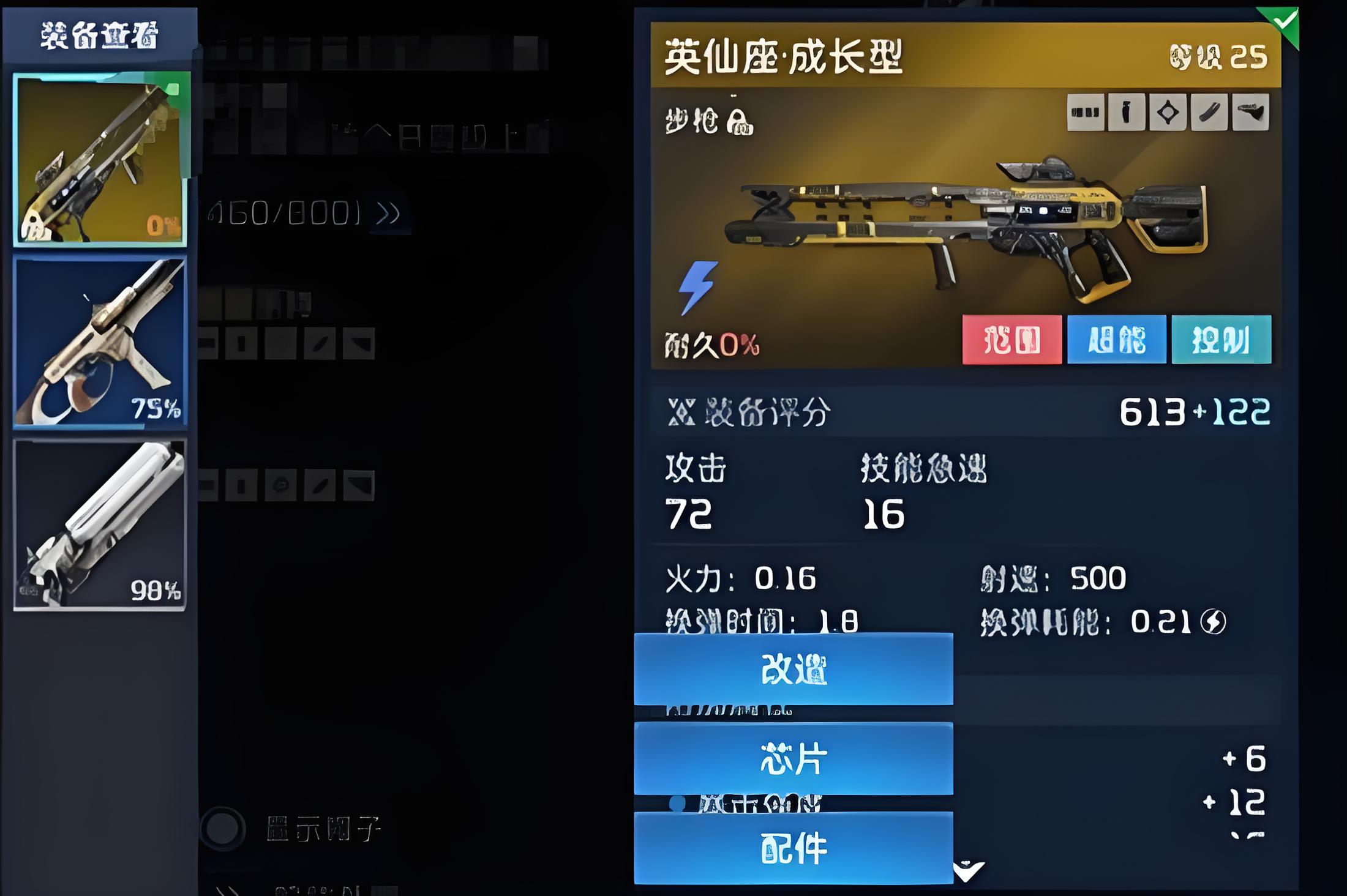The image size is (1347, 896).
Task: Click the double arrow beside 460/800
Action: (388, 214)
